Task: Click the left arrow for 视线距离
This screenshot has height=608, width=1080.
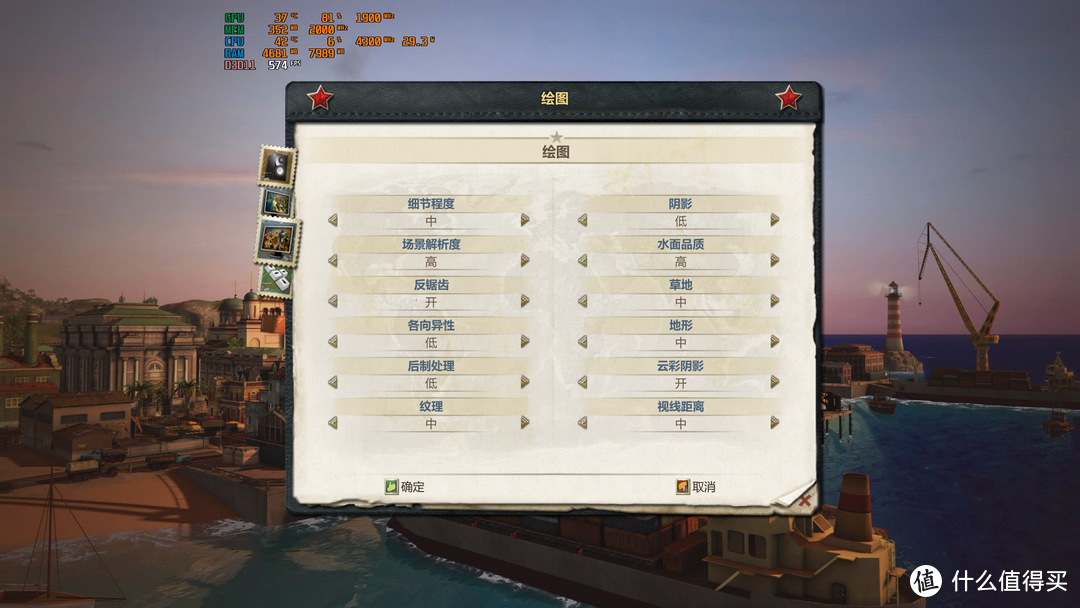Action: click(x=583, y=423)
